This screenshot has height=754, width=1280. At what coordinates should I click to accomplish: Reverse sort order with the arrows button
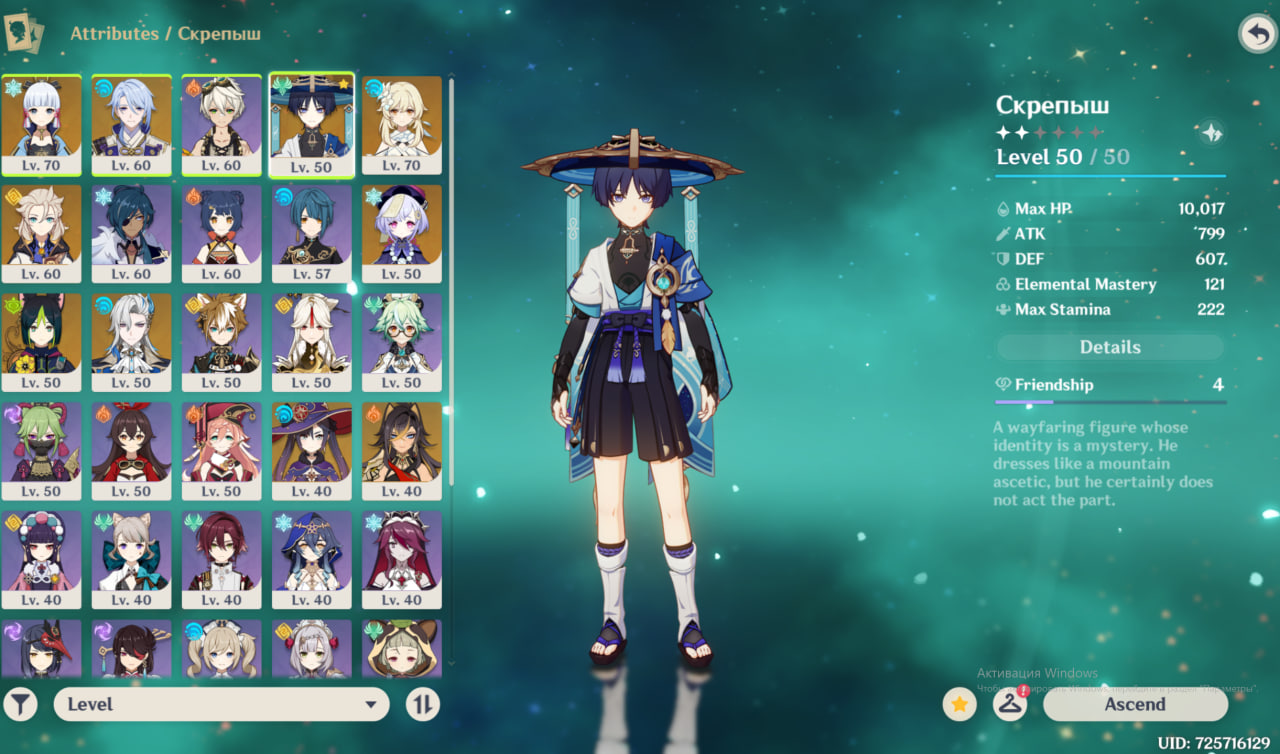[423, 704]
